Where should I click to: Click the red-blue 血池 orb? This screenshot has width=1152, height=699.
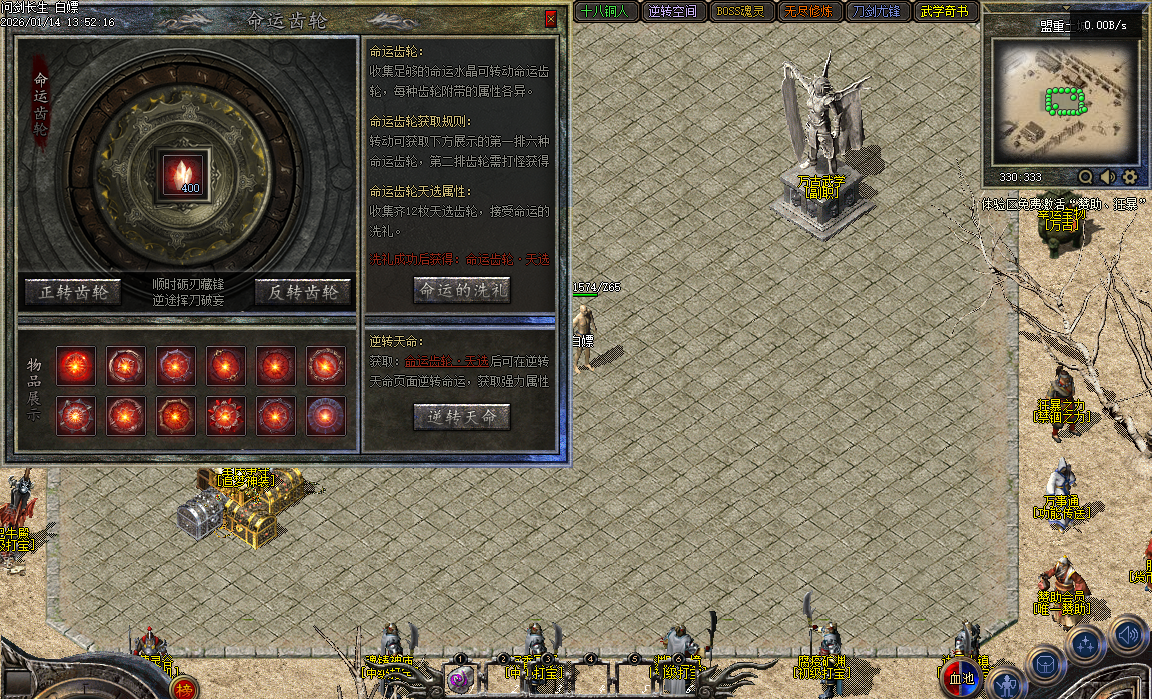pos(960,678)
